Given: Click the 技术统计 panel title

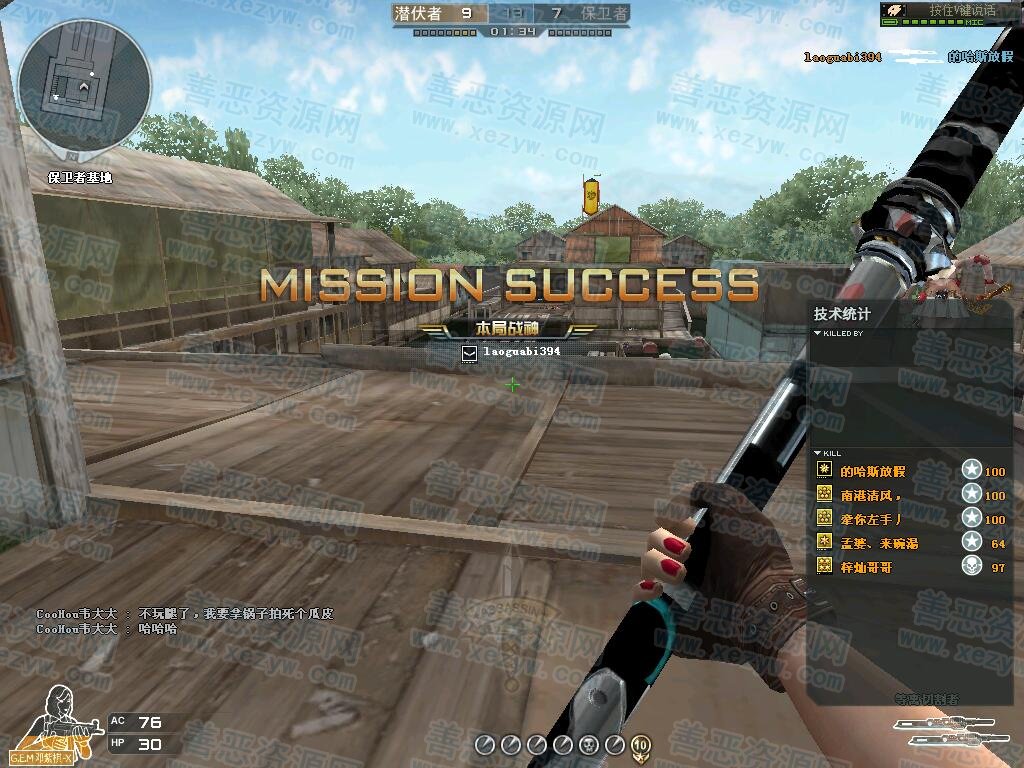Looking at the screenshot, I should tap(842, 314).
